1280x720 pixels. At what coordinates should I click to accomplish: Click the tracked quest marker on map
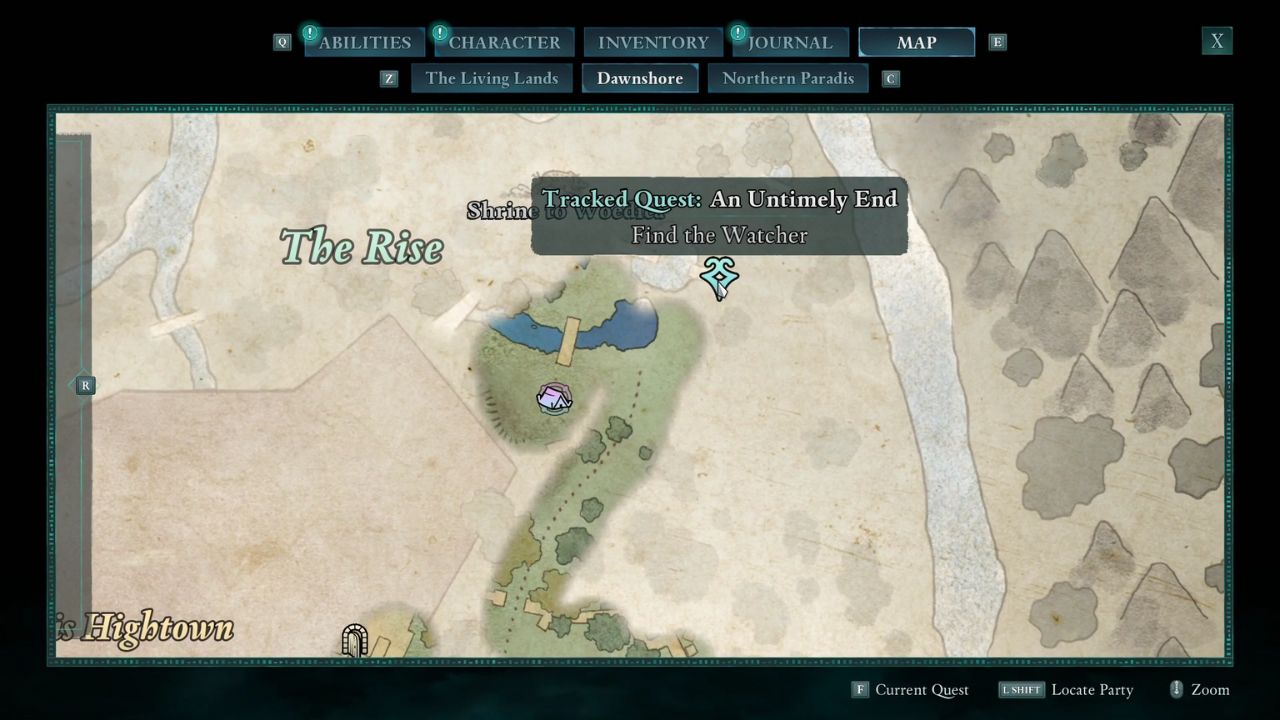pyautogui.click(x=719, y=276)
